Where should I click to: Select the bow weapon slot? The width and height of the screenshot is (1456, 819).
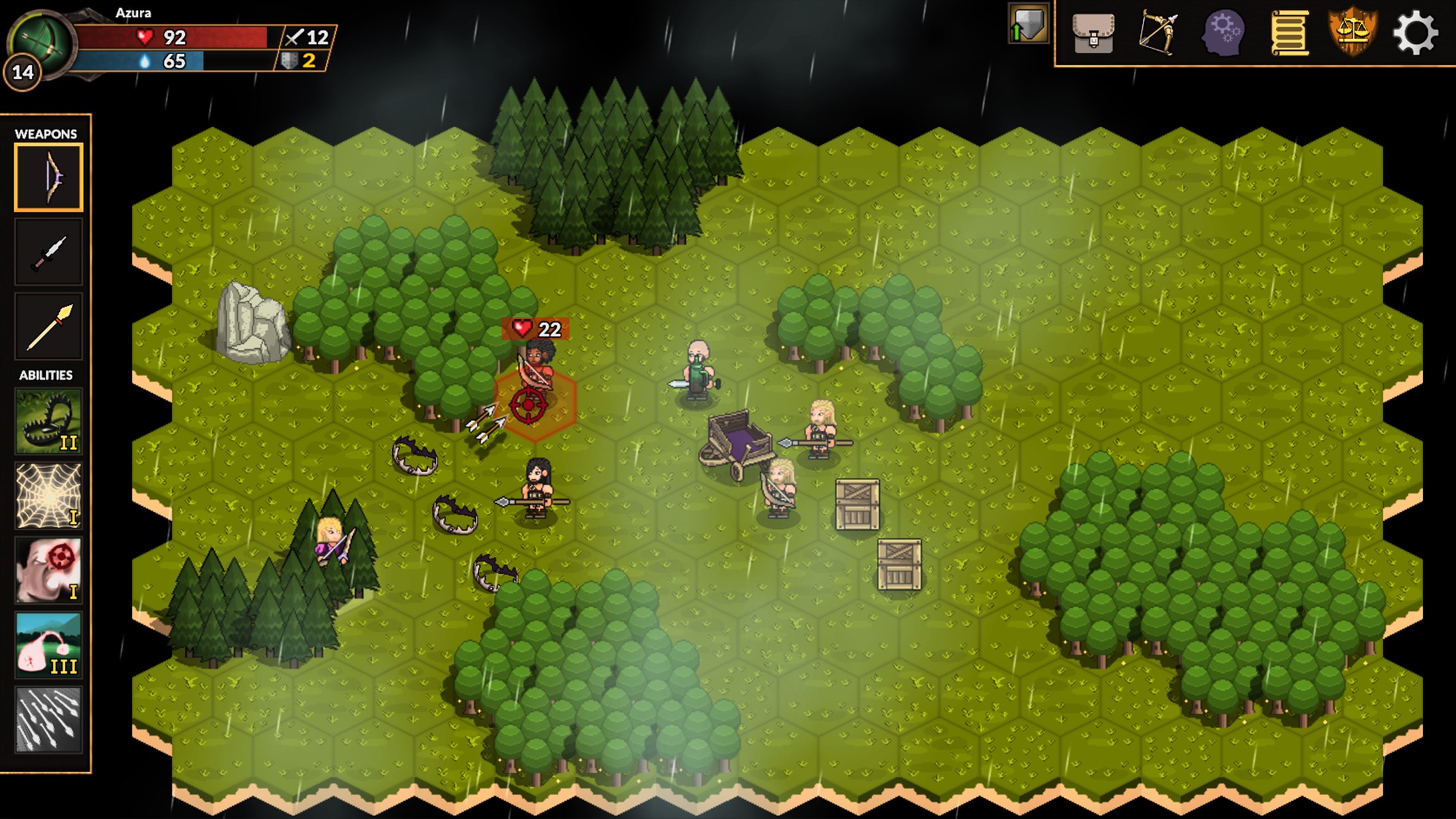(49, 178)
